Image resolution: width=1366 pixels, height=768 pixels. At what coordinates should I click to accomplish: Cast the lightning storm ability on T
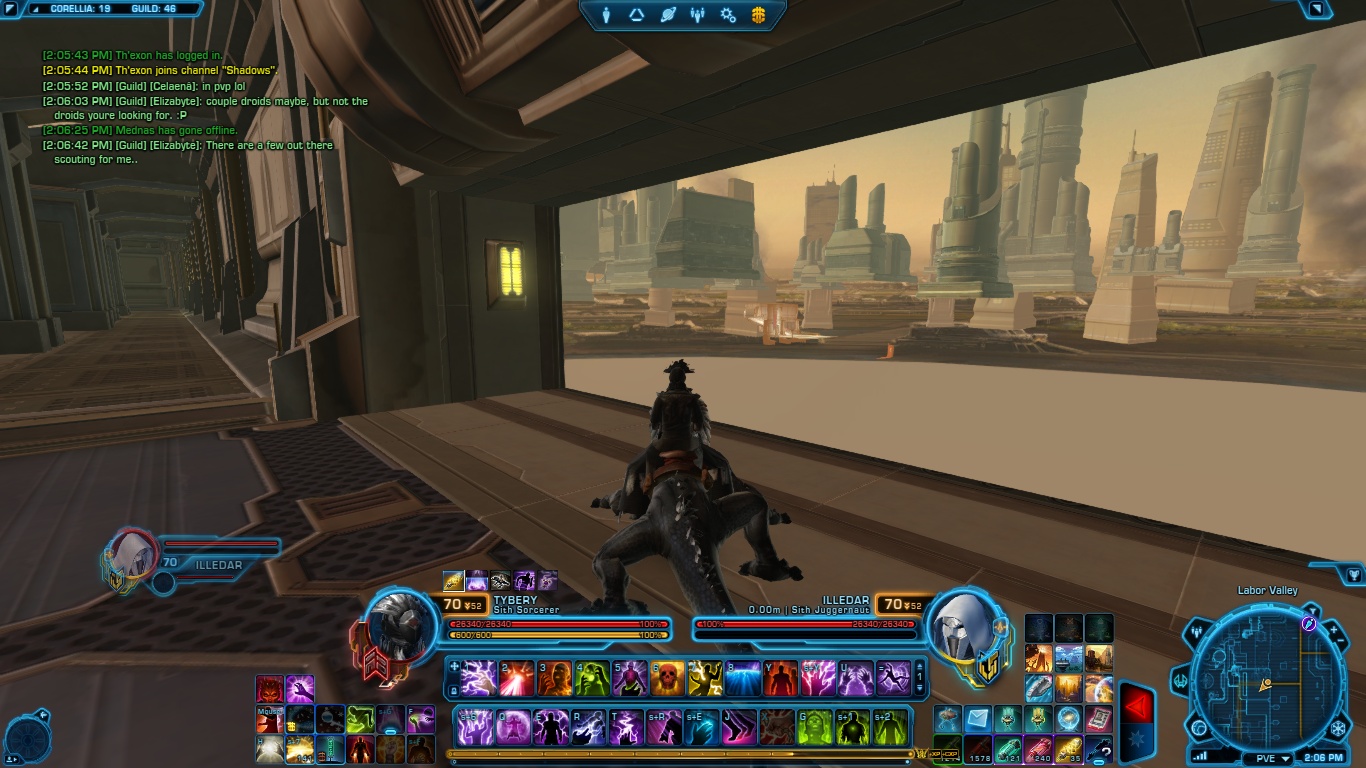click(x=627, y=727)
